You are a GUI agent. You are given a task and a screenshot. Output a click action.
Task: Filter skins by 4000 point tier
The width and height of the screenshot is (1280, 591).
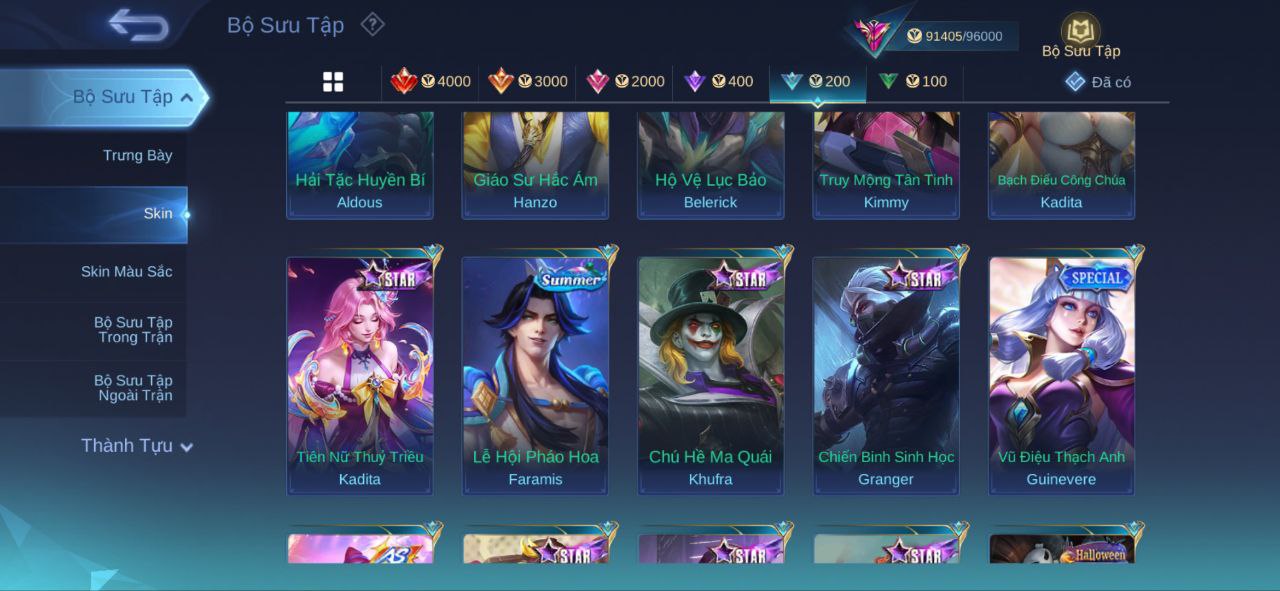[431, 82]
